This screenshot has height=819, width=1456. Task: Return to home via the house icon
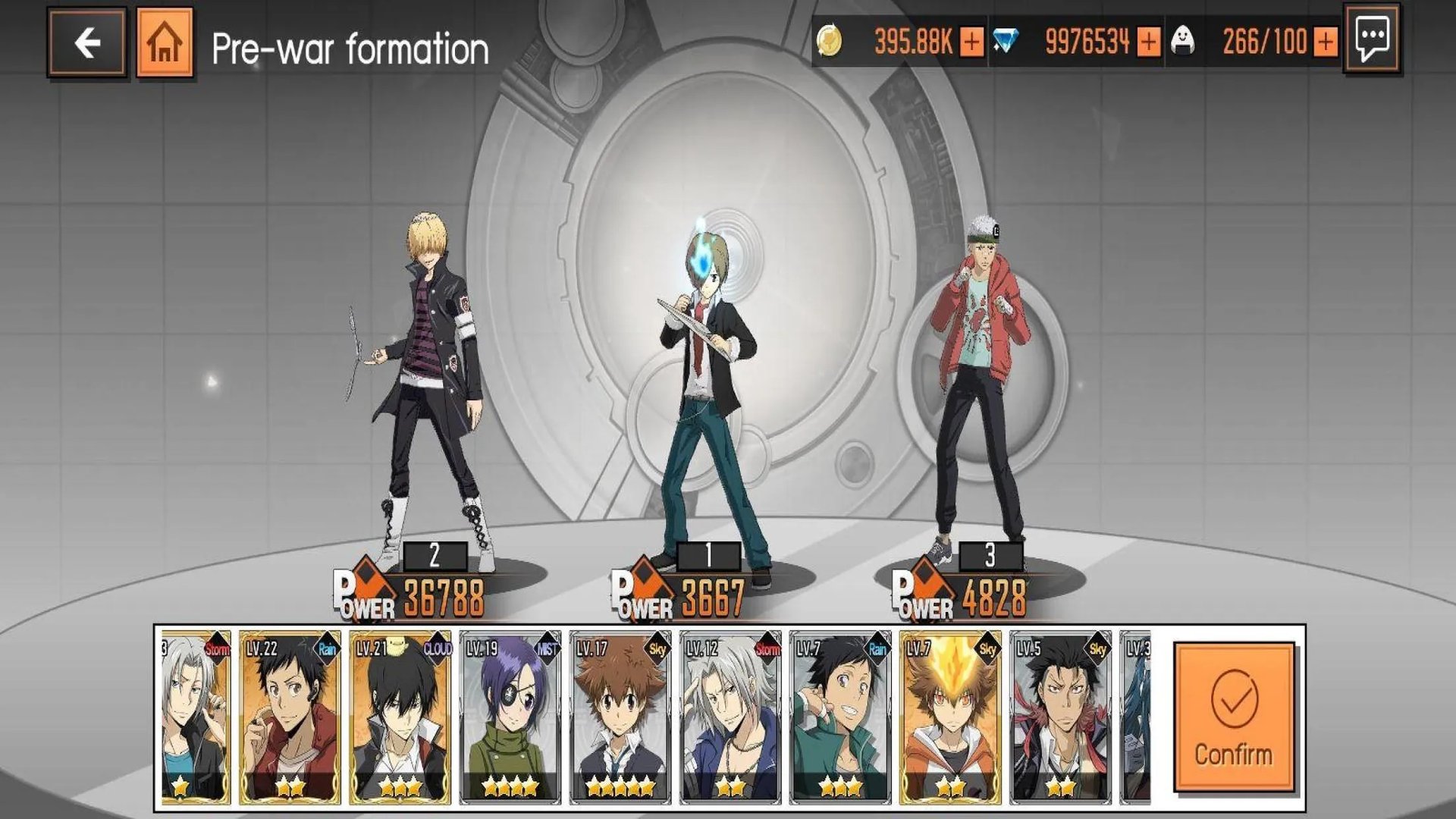point(165,42)
